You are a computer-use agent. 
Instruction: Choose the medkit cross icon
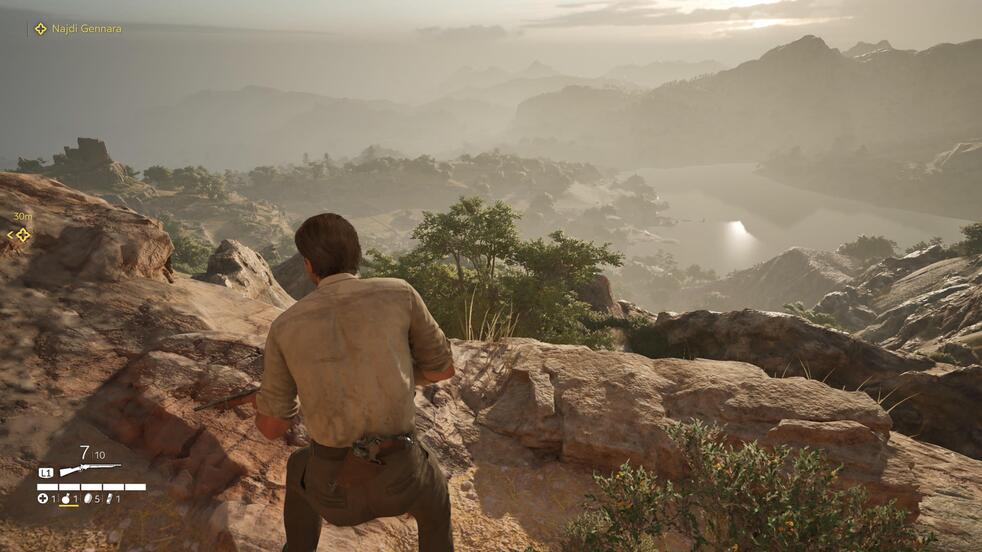[x=43, y=498]
